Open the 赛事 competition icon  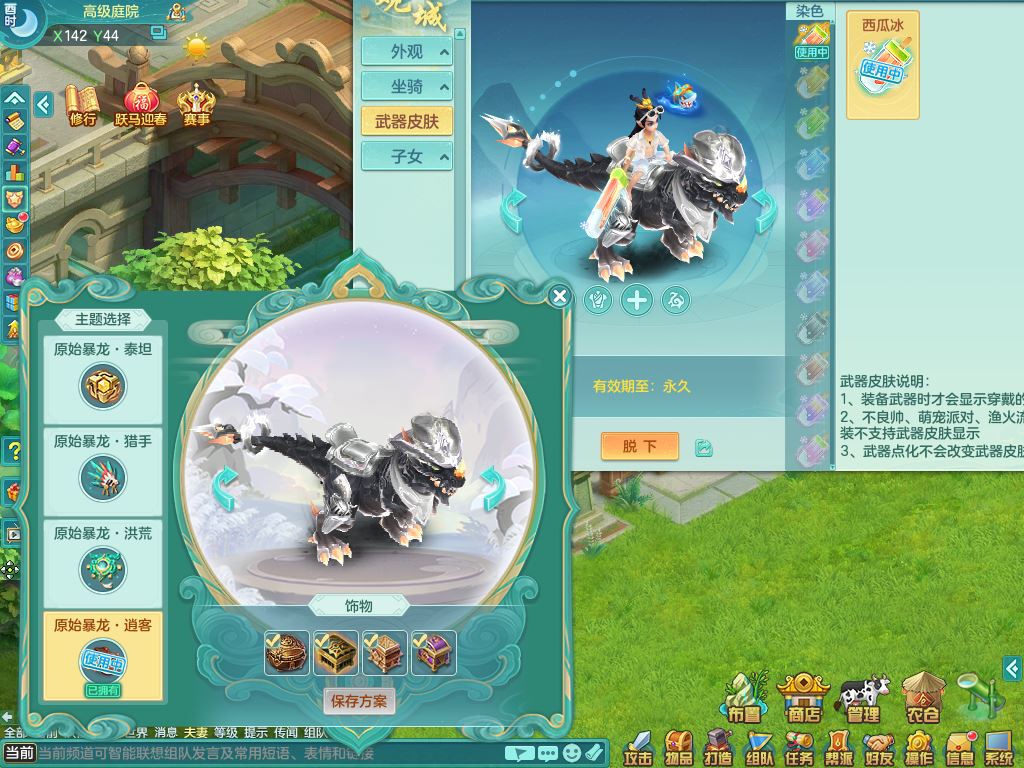(x=196, y=104)
